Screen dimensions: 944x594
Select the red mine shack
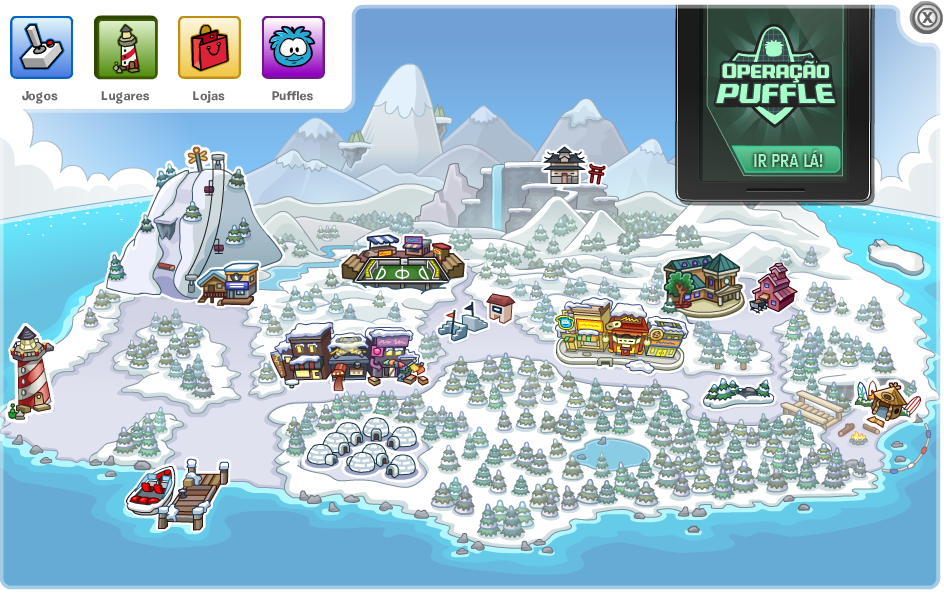[774, 287]
